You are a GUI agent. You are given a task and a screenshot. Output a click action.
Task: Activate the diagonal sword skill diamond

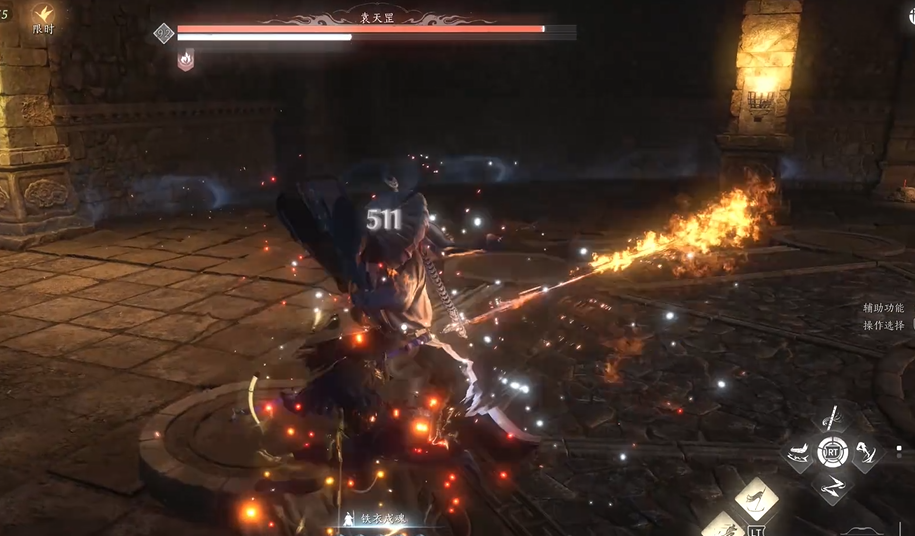(x=832, y=419)
